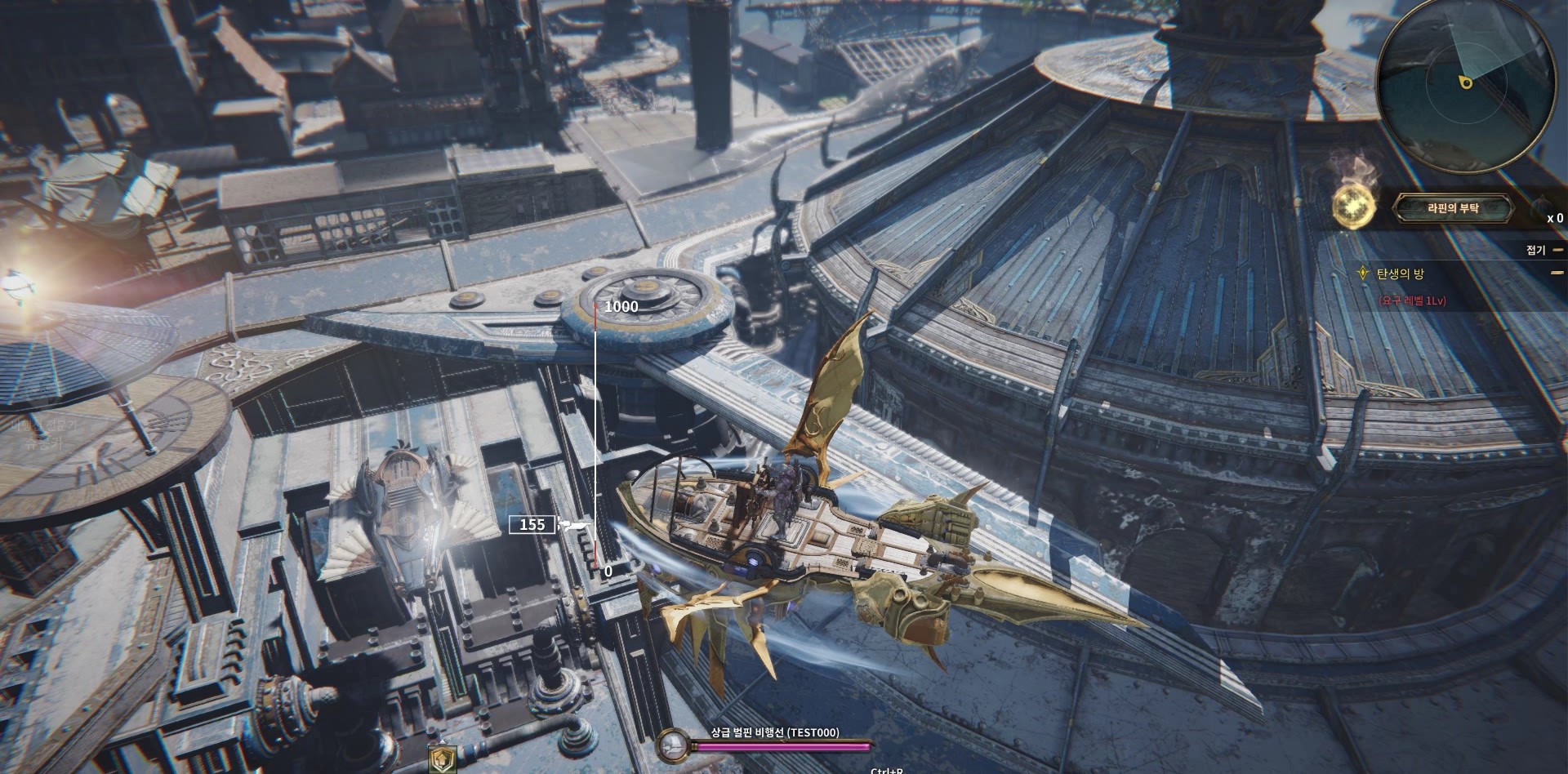This screenshot has width=1568, height=774.
Task: Select the 탄생의 방 quest entry
Action: (1400, 274)
